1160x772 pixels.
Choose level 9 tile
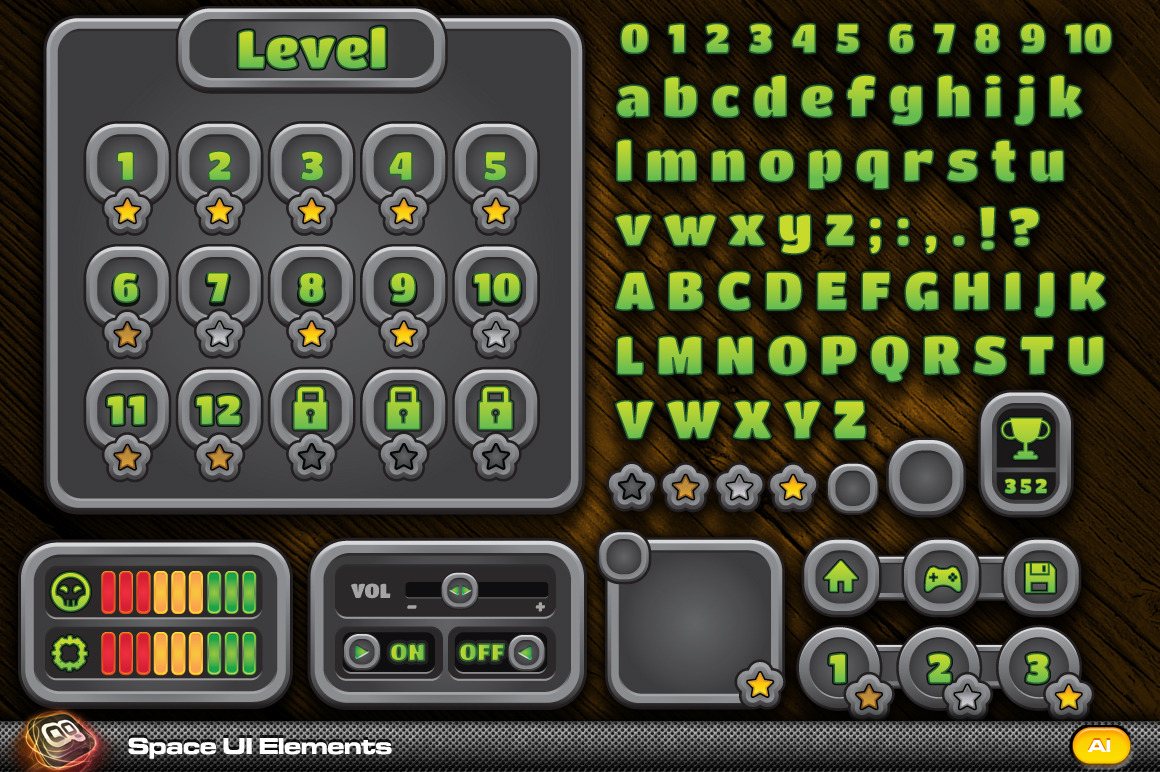403,289
